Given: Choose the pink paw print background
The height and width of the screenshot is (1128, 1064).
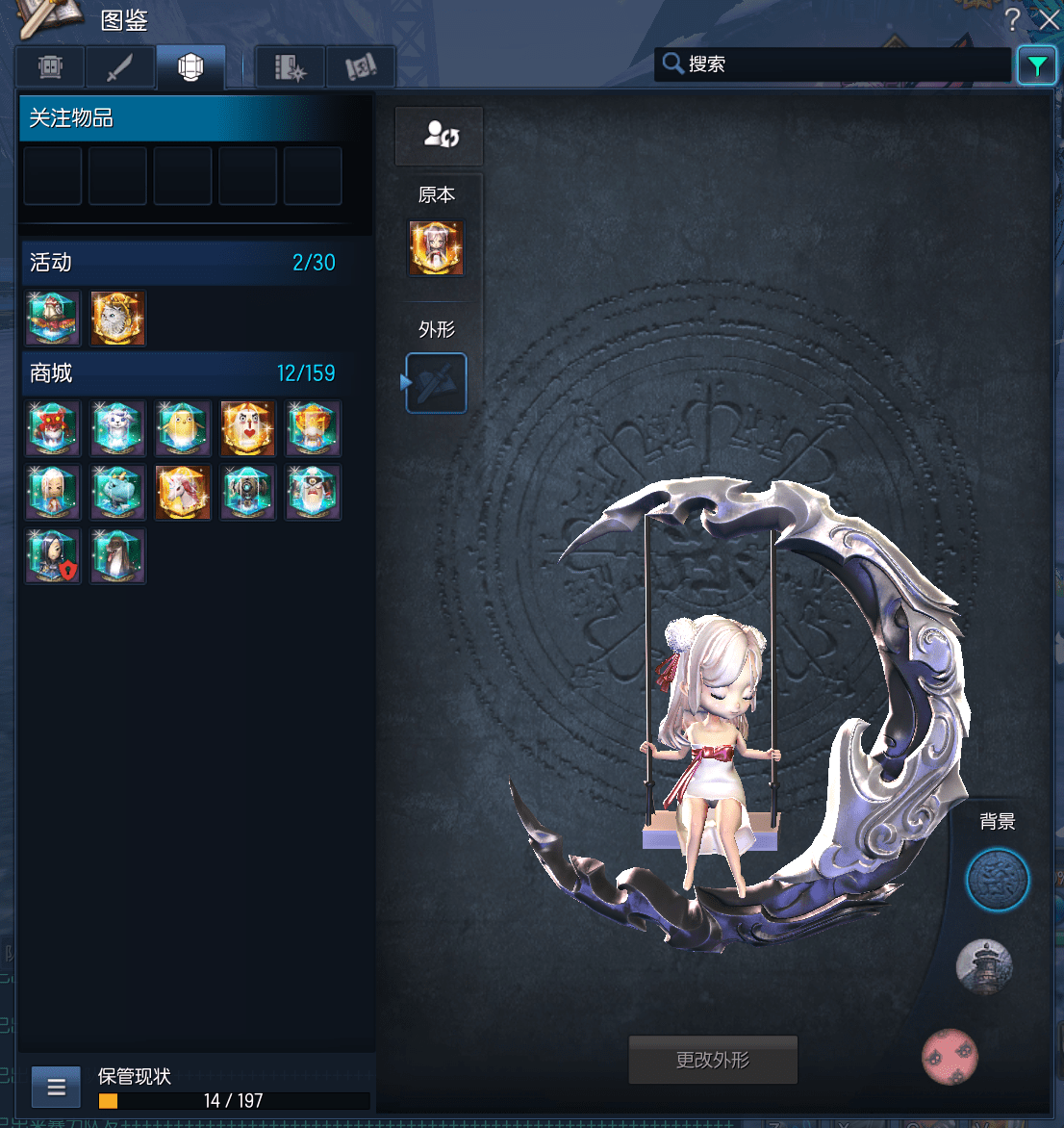Looking at the screenshot, I should coord(950,1056).
